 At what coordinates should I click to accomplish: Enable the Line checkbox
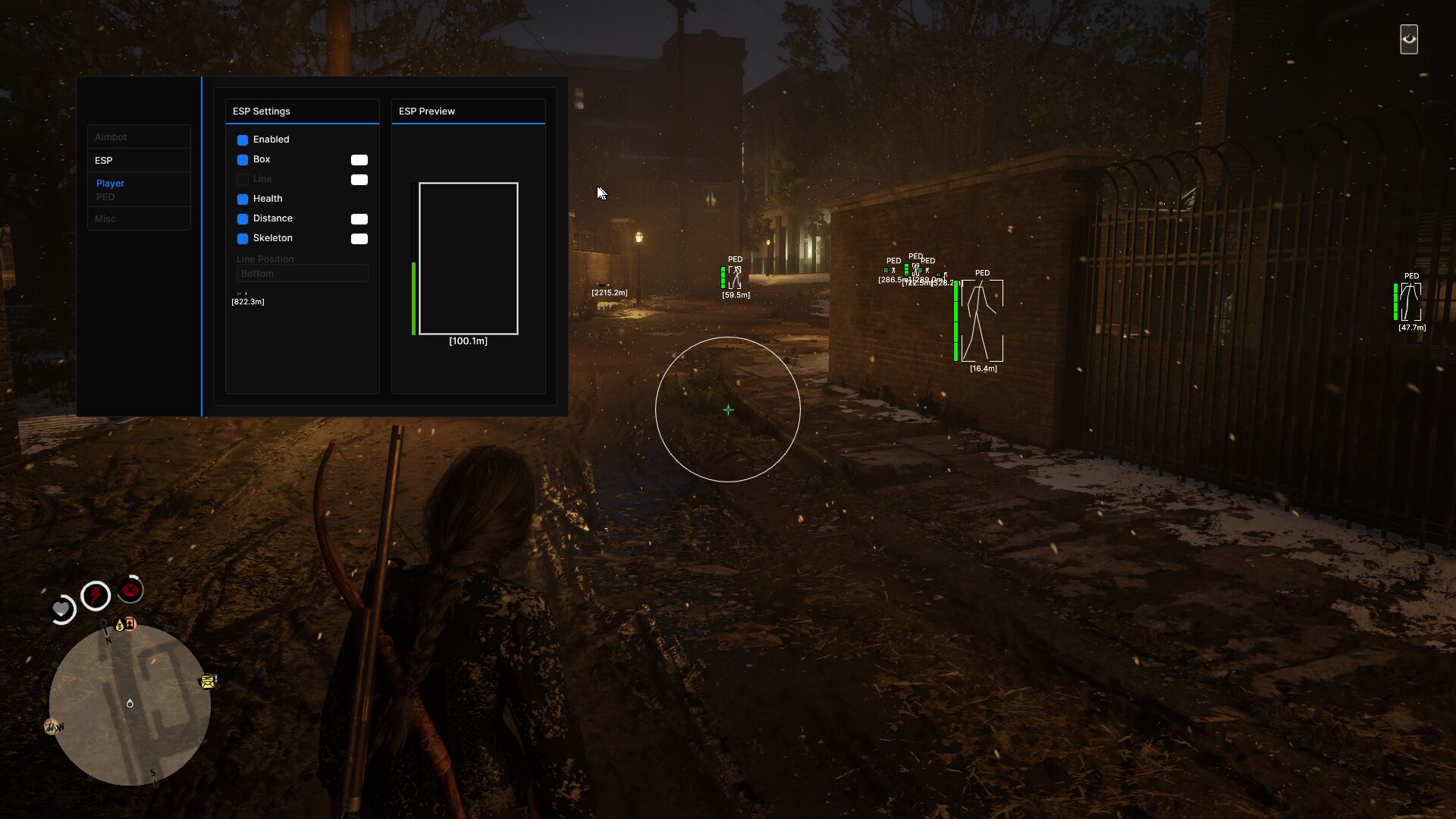(243, 180)
